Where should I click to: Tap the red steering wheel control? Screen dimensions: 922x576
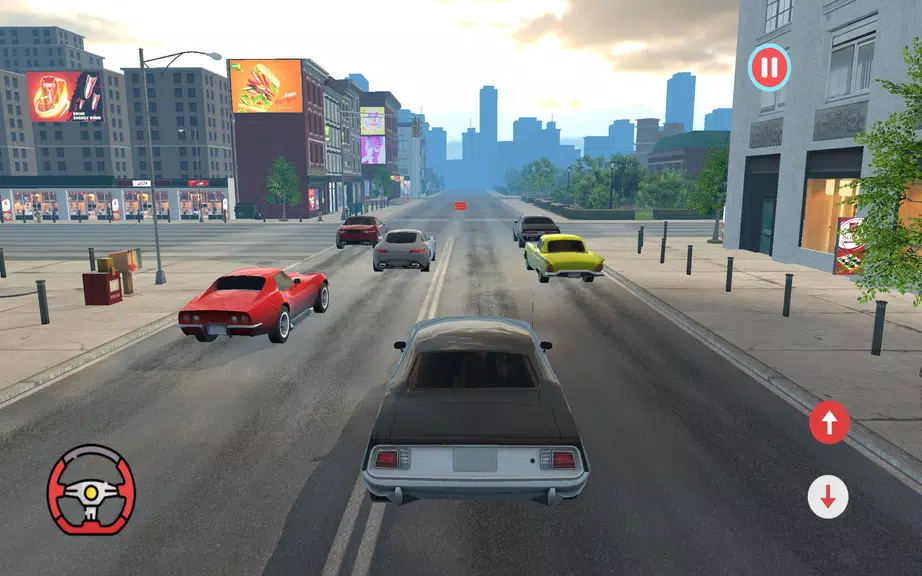point(91,489)
